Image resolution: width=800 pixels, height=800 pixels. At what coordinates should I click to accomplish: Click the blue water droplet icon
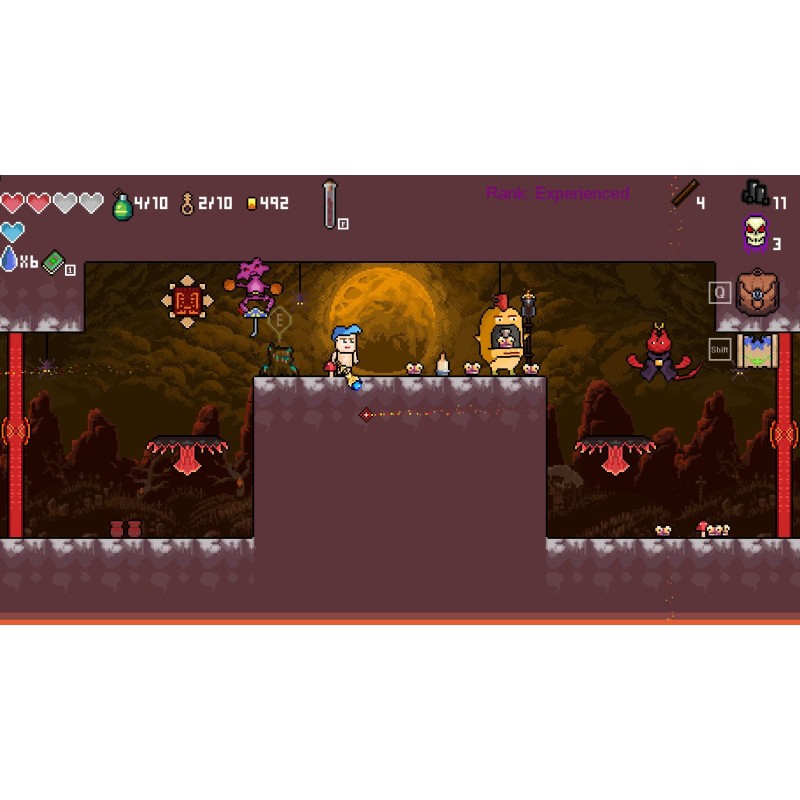9,260
